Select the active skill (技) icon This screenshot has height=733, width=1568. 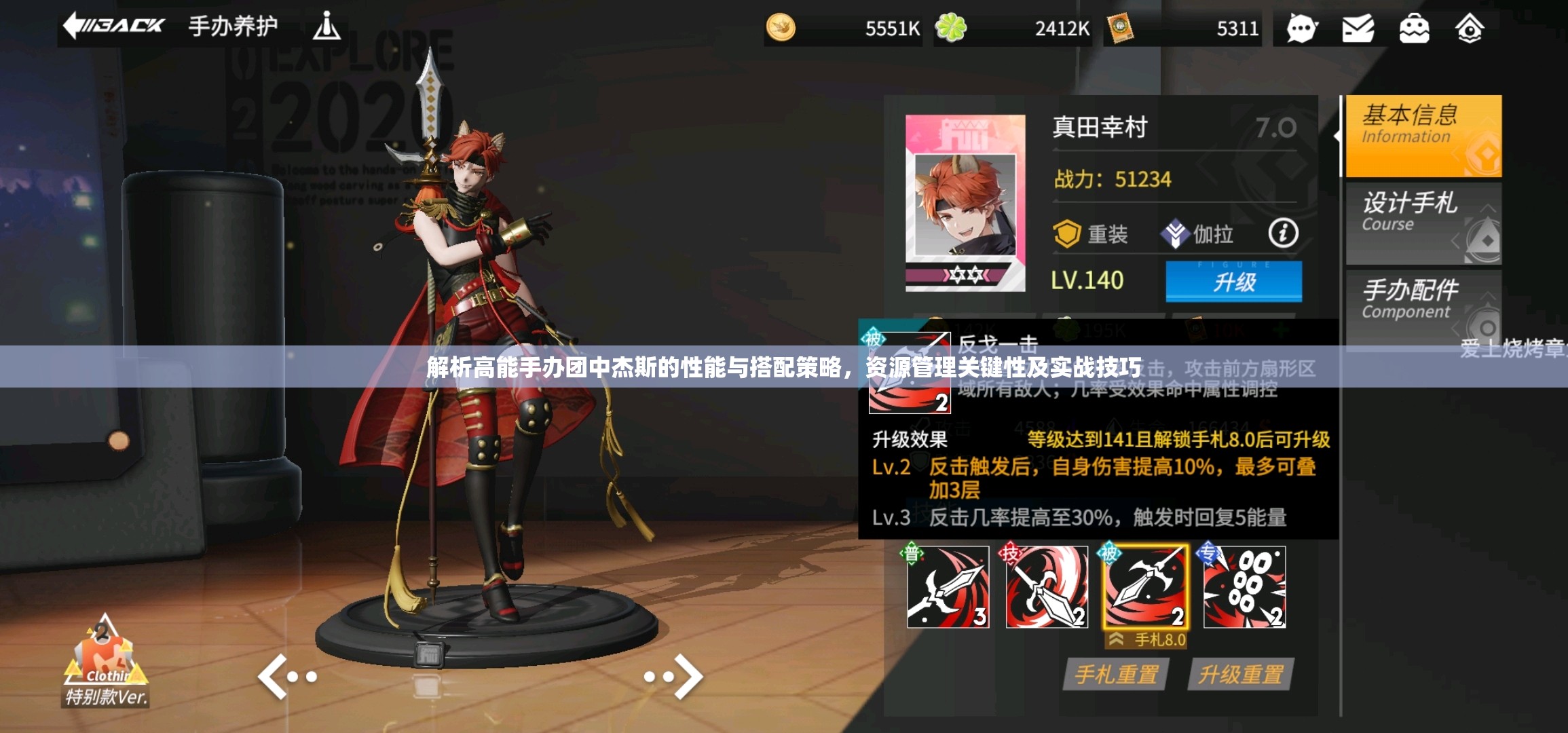click(1045, 590)
